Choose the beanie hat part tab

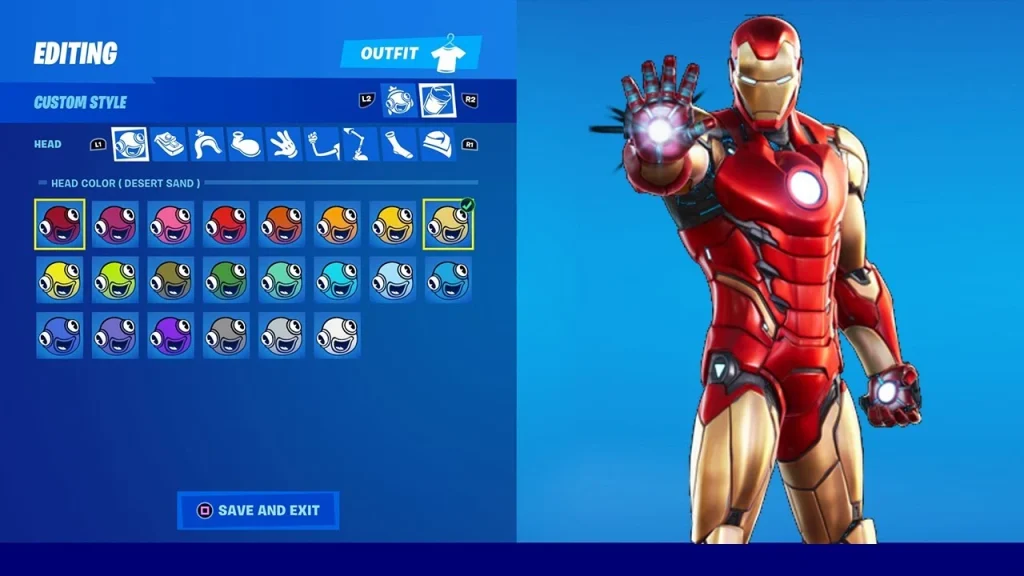pyautogui.click(x=437, y=144)
